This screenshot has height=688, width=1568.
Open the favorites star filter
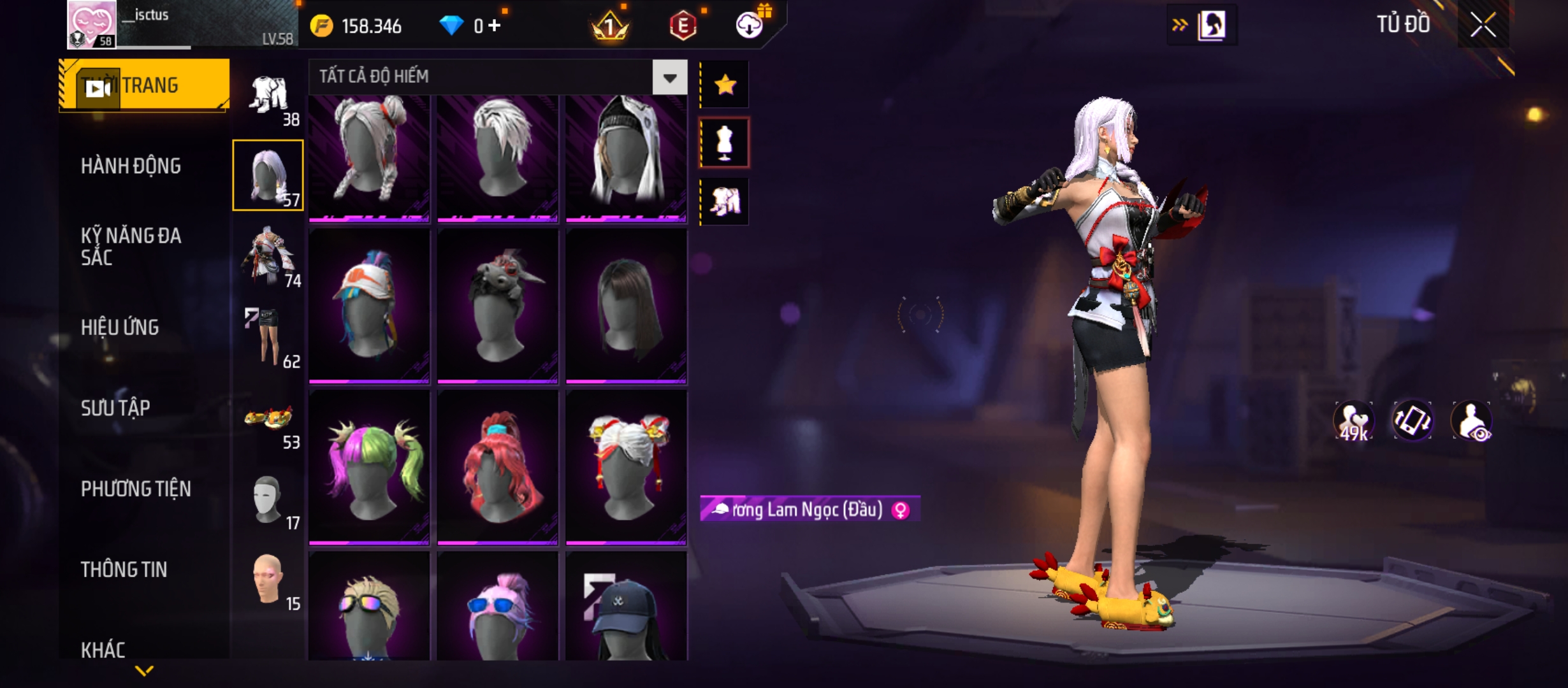[725, 85]
